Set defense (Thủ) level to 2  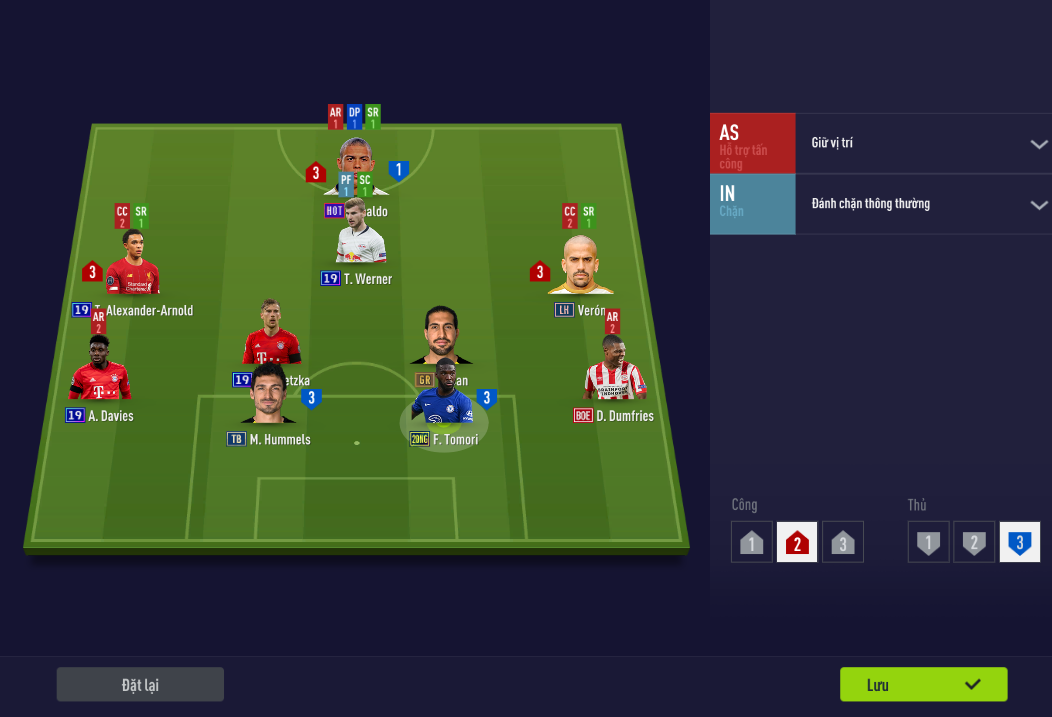click(974, 543)
